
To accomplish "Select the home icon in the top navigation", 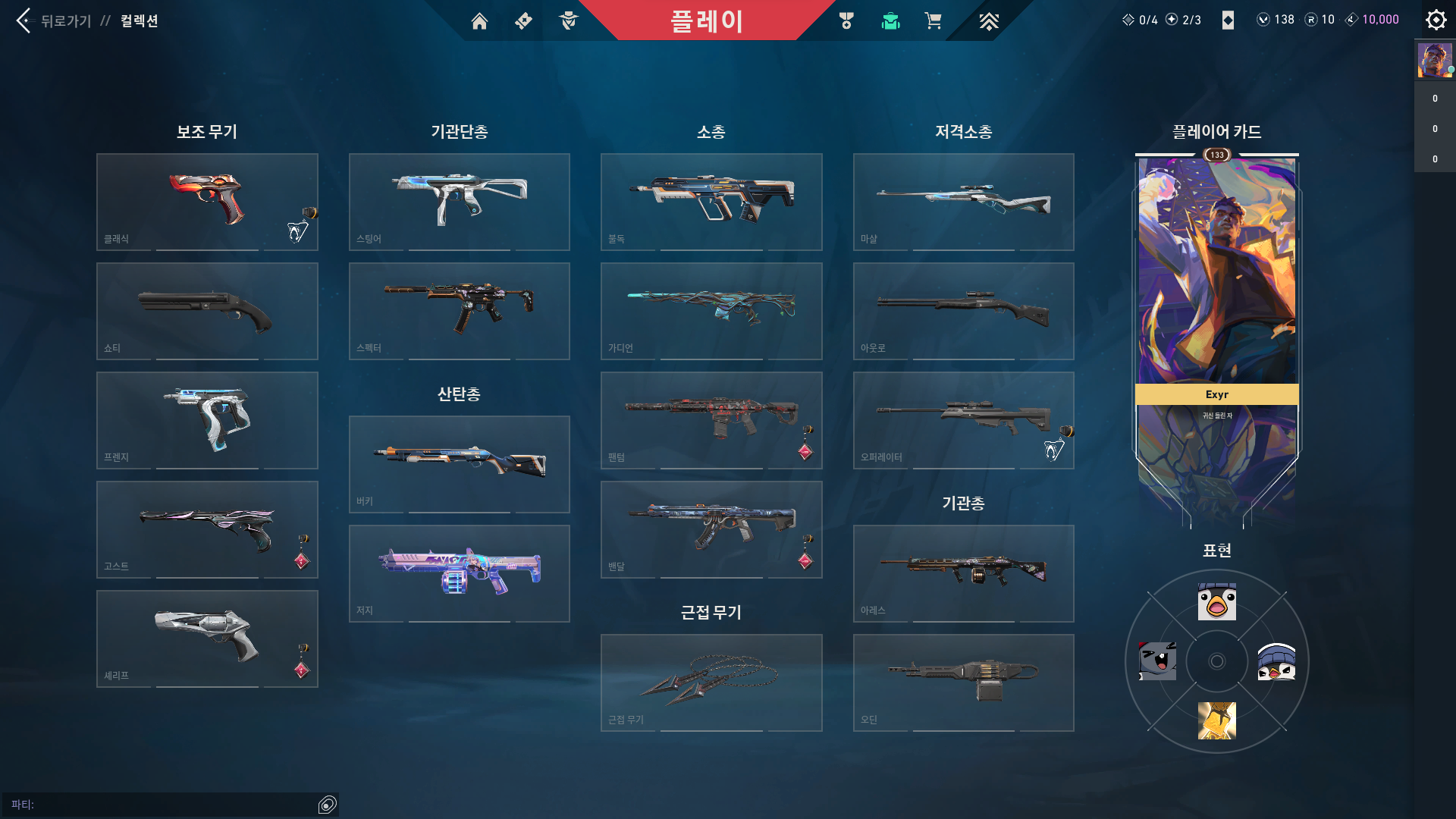I will tap(480, 21).
